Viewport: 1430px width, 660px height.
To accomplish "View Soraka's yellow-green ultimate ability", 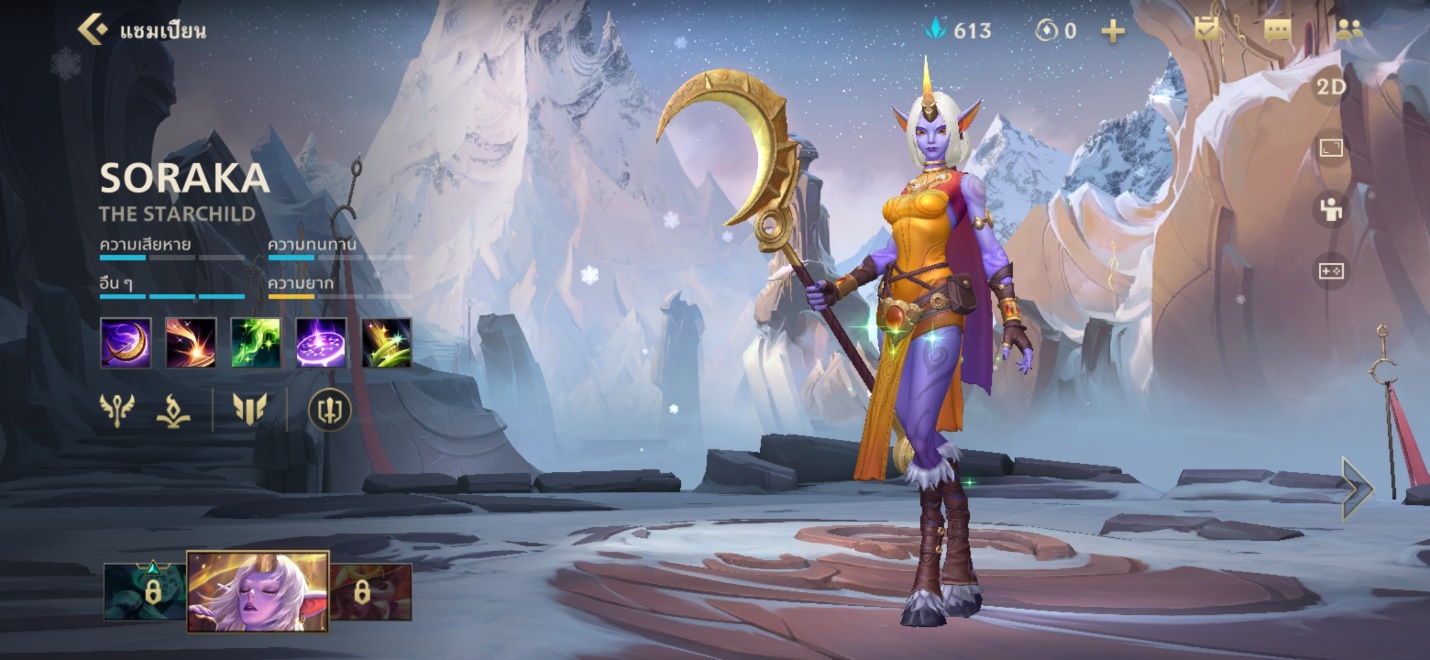I will (x=386, y=343).
